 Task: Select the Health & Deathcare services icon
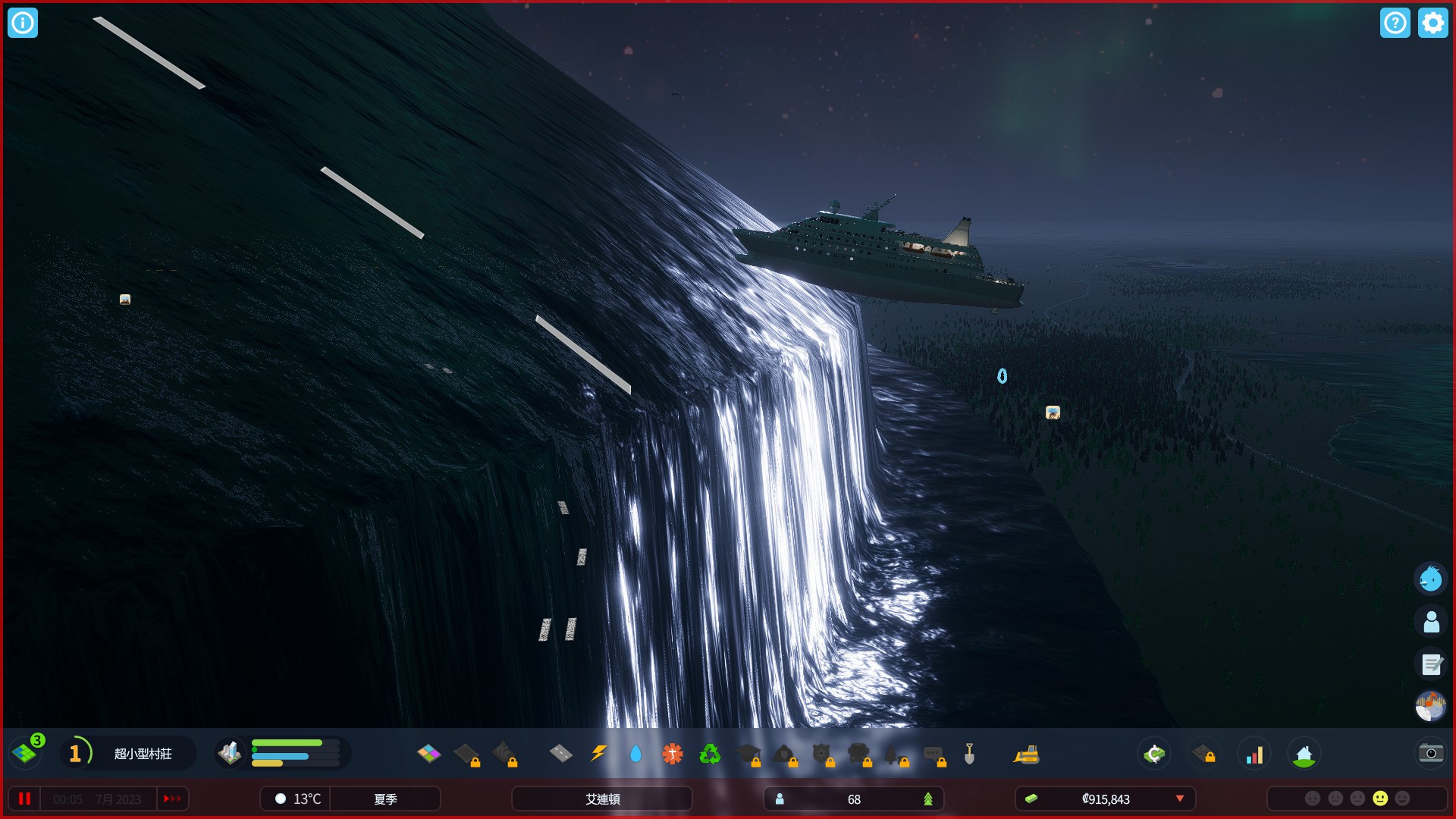[x=673, y=755]
